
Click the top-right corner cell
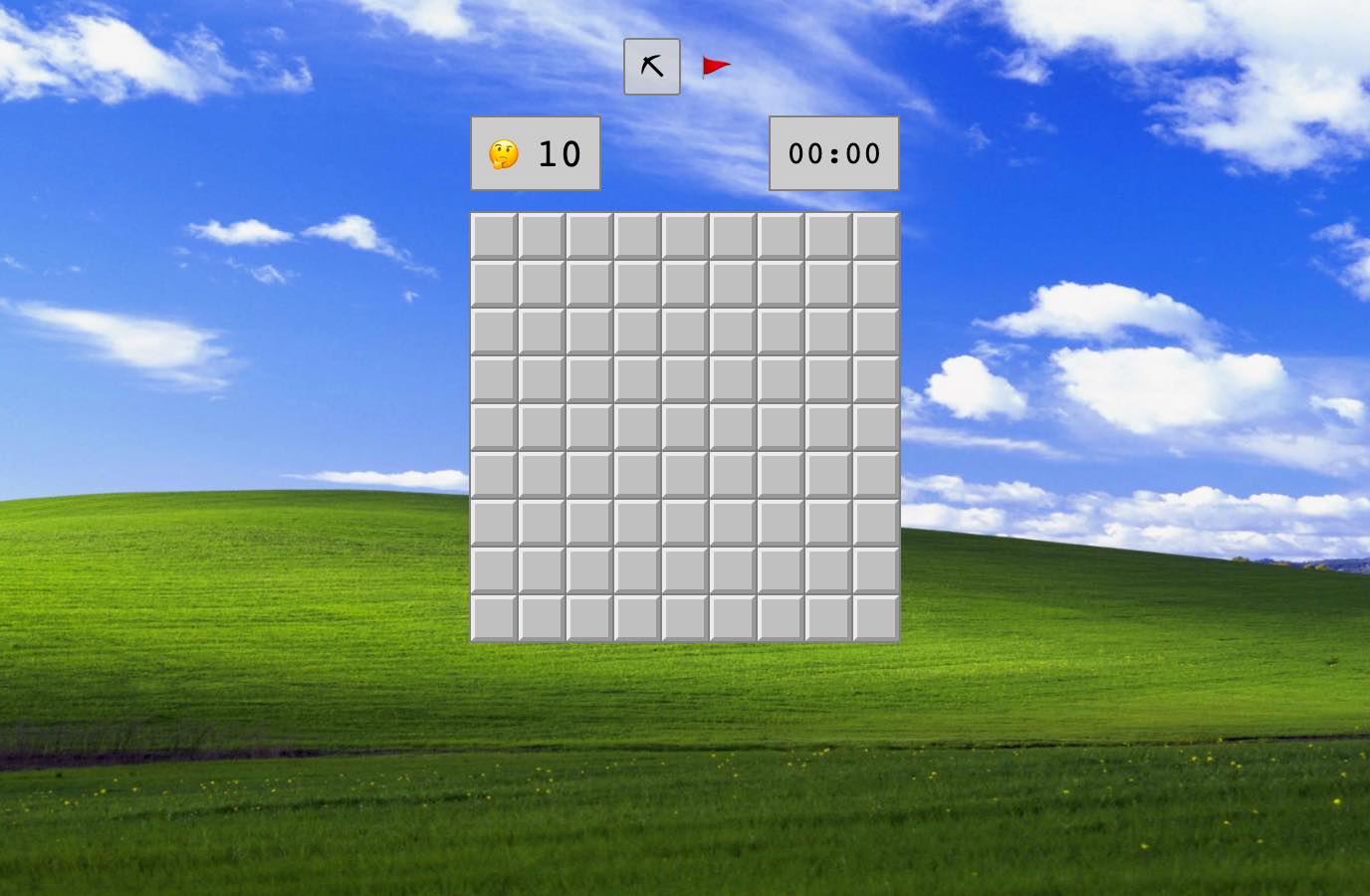click(x=874, y=236)
